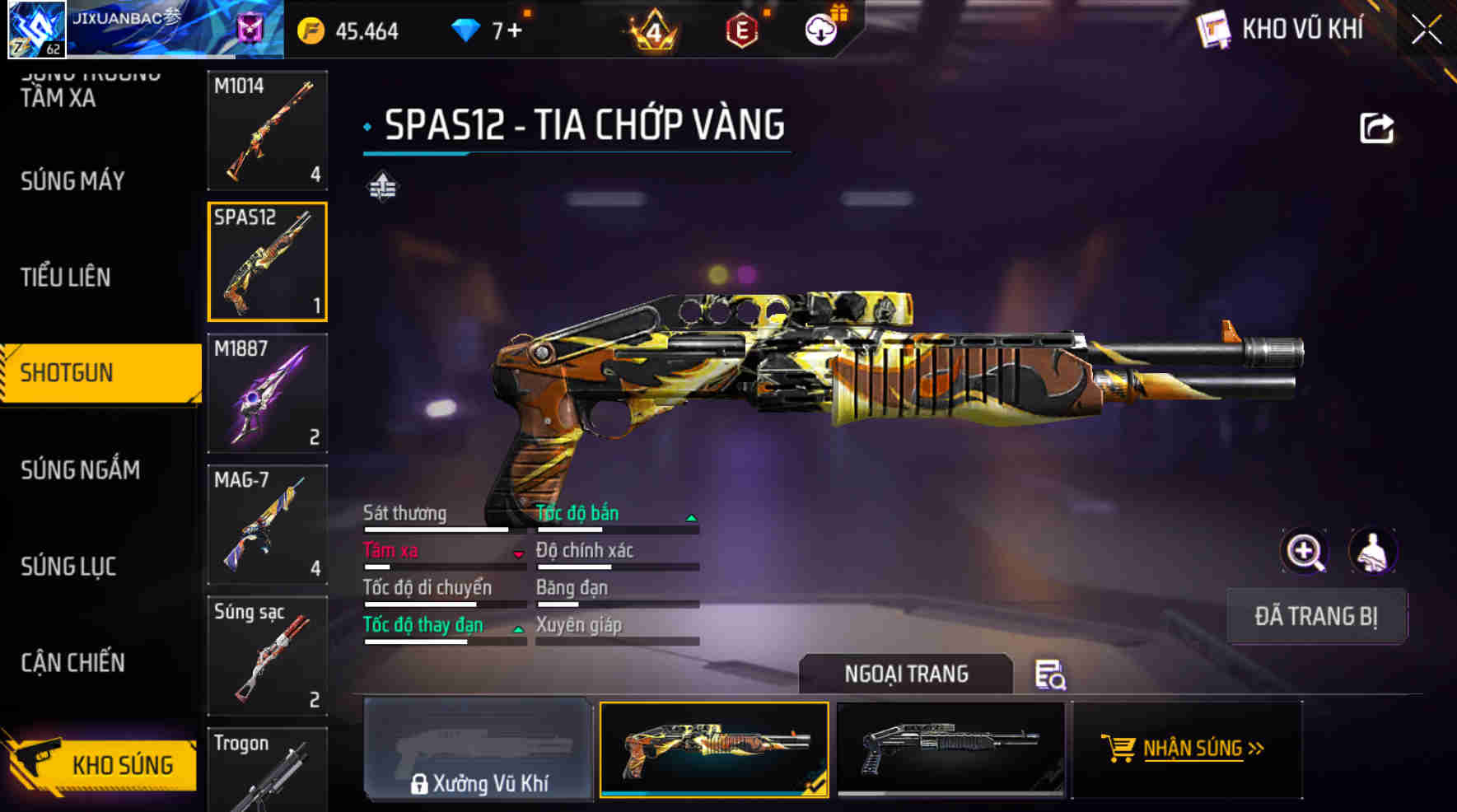1457x812 pixels.
Task: Show the Súng Lục weapons
Action: click(x=68, y=567)
